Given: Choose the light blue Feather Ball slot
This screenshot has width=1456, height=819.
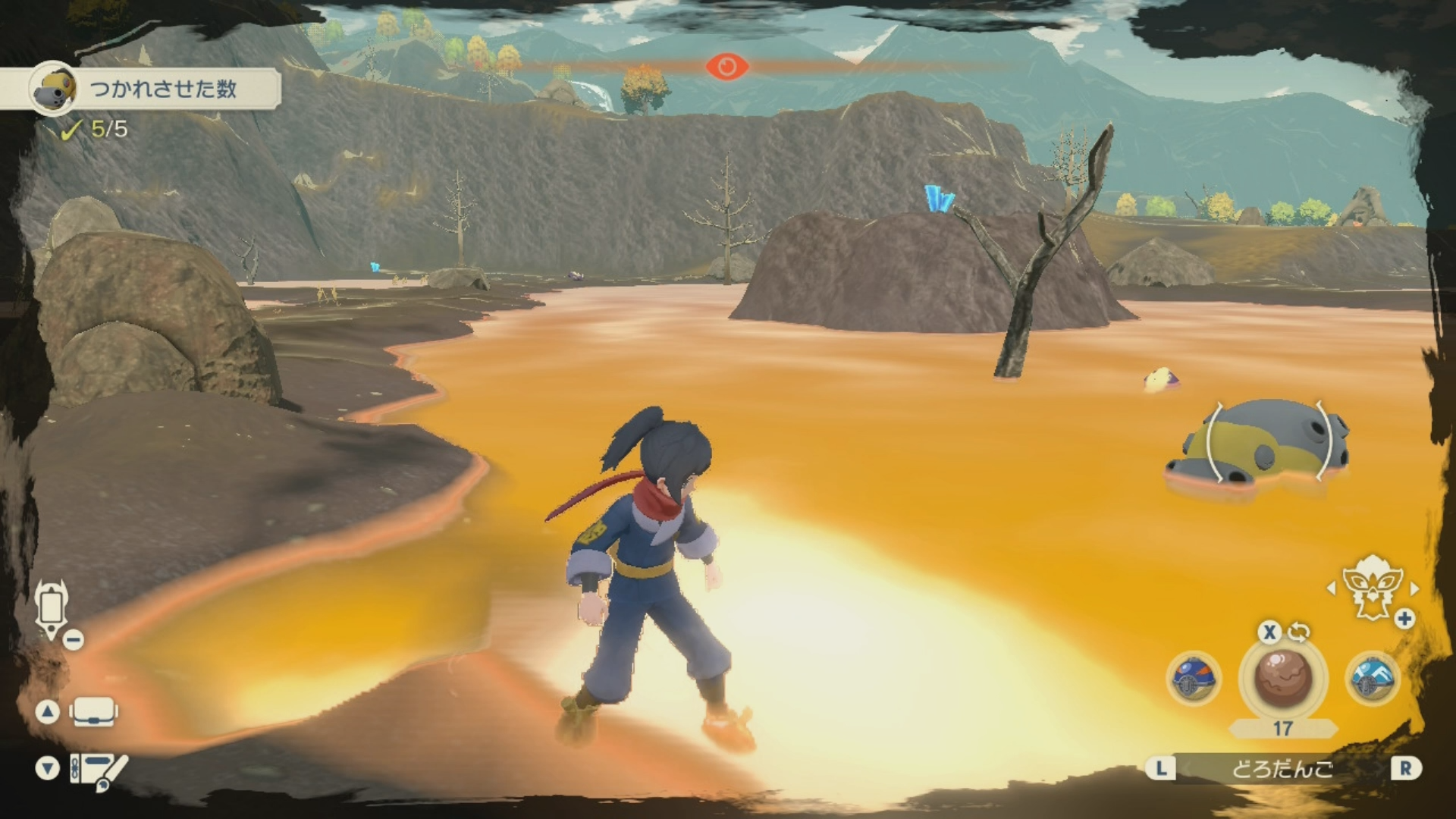Looking at the screenshot, I should coord(1372,677).
